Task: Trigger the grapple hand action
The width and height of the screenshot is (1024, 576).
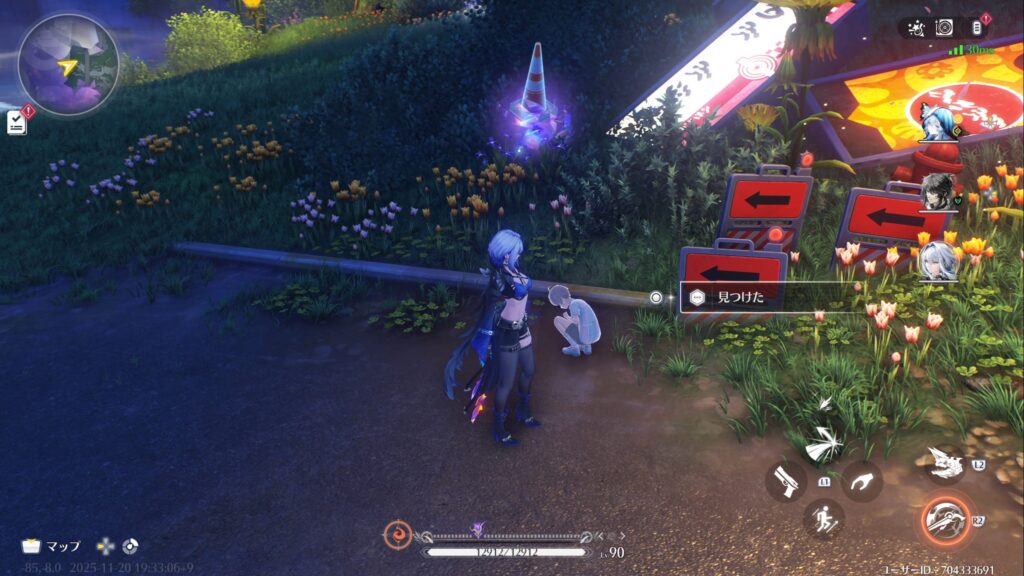Action: pos(861,481)
